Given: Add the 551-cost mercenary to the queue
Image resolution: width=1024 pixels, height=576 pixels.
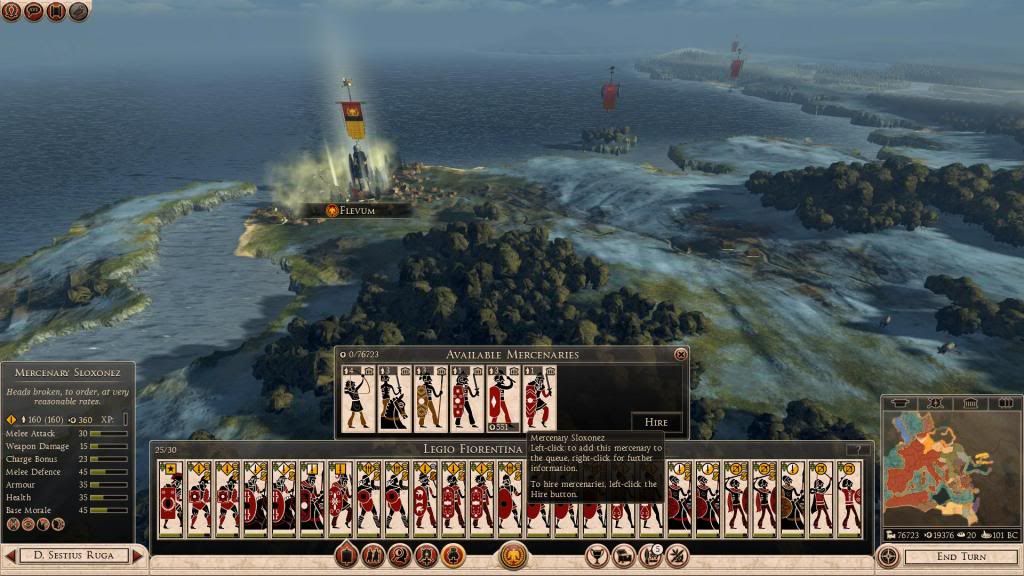Looking at the screenshot, I should click(502, 399).
